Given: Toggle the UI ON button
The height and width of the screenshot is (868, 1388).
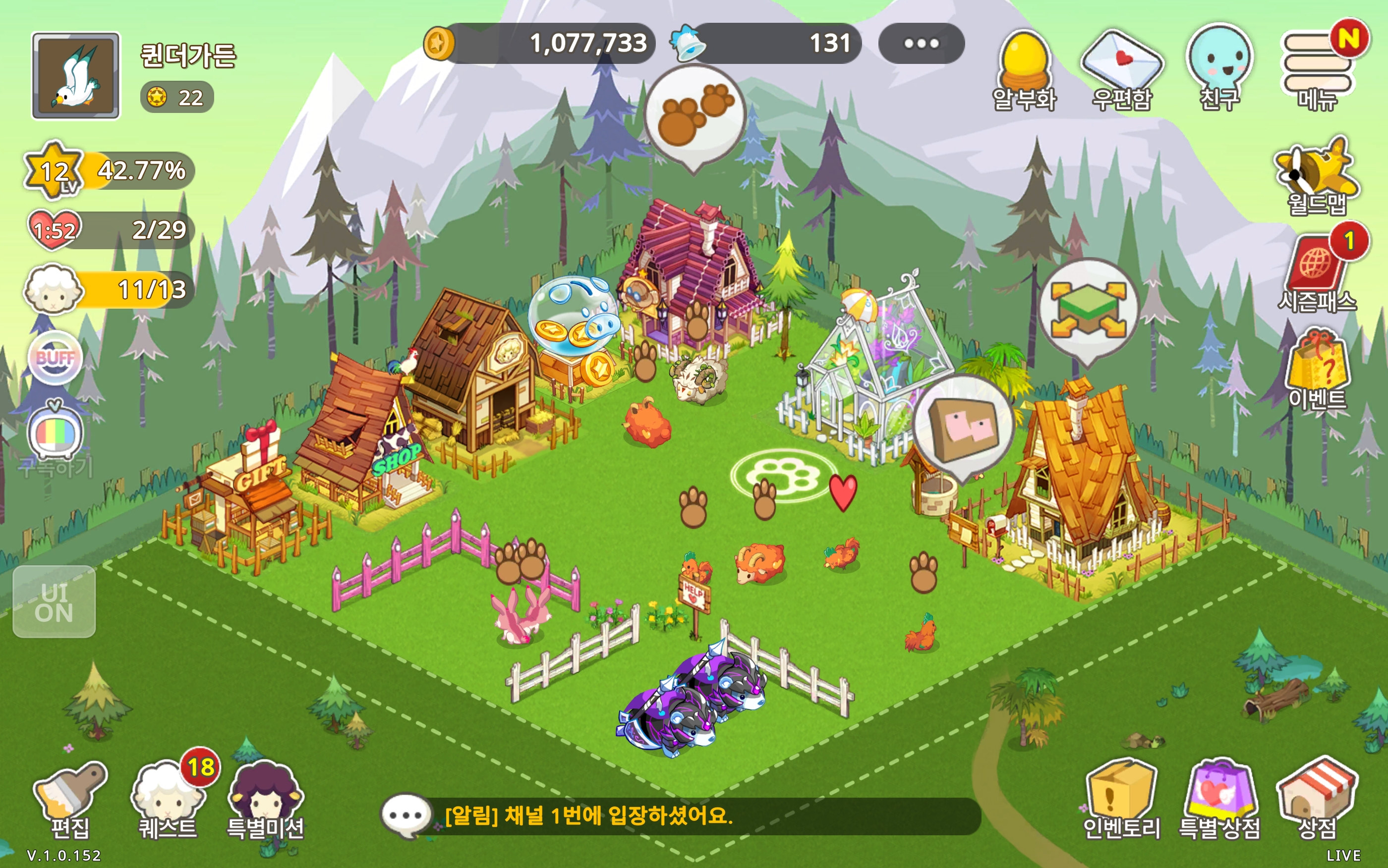Looking at the screenshot, I should pos(54,601).
